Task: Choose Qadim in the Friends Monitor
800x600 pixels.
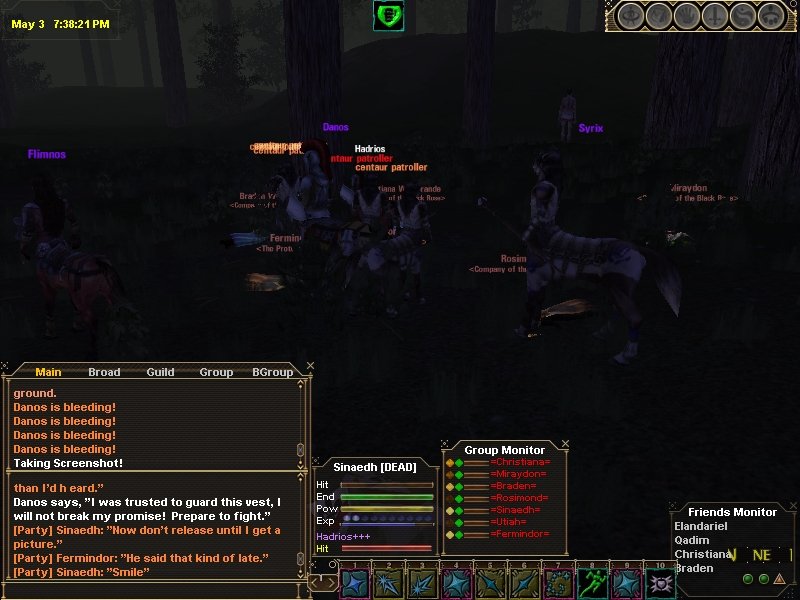Action: 692,540
